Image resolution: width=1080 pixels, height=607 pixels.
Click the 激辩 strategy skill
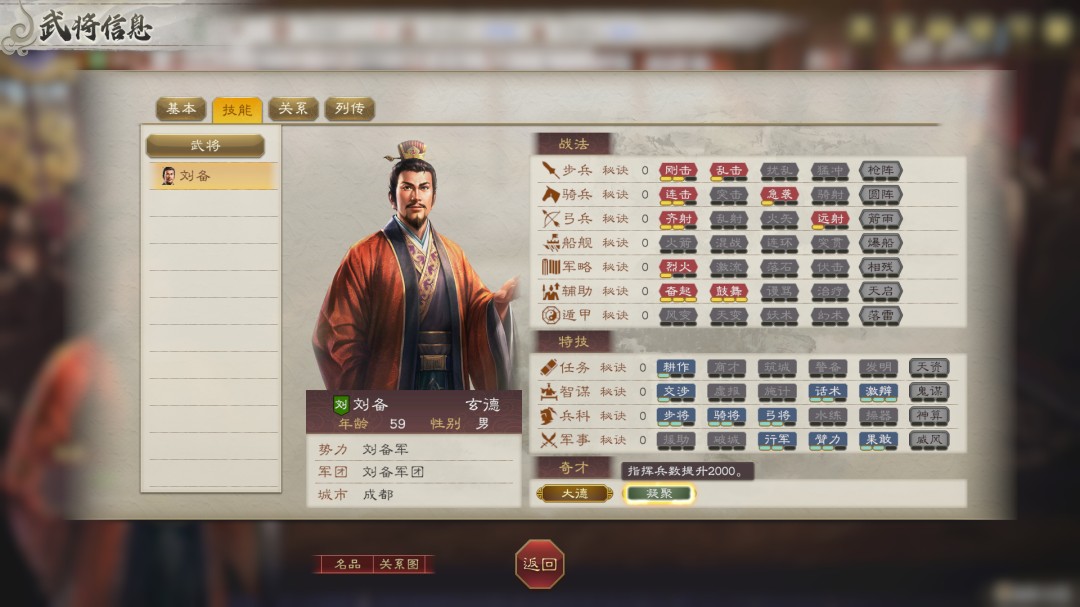[878, 391]
